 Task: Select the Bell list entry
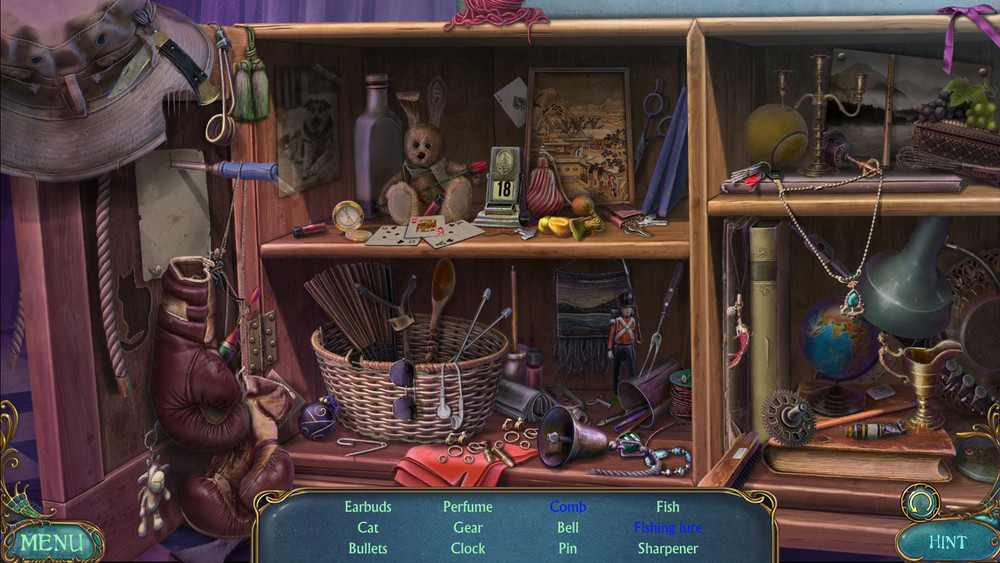click(568, 527)
